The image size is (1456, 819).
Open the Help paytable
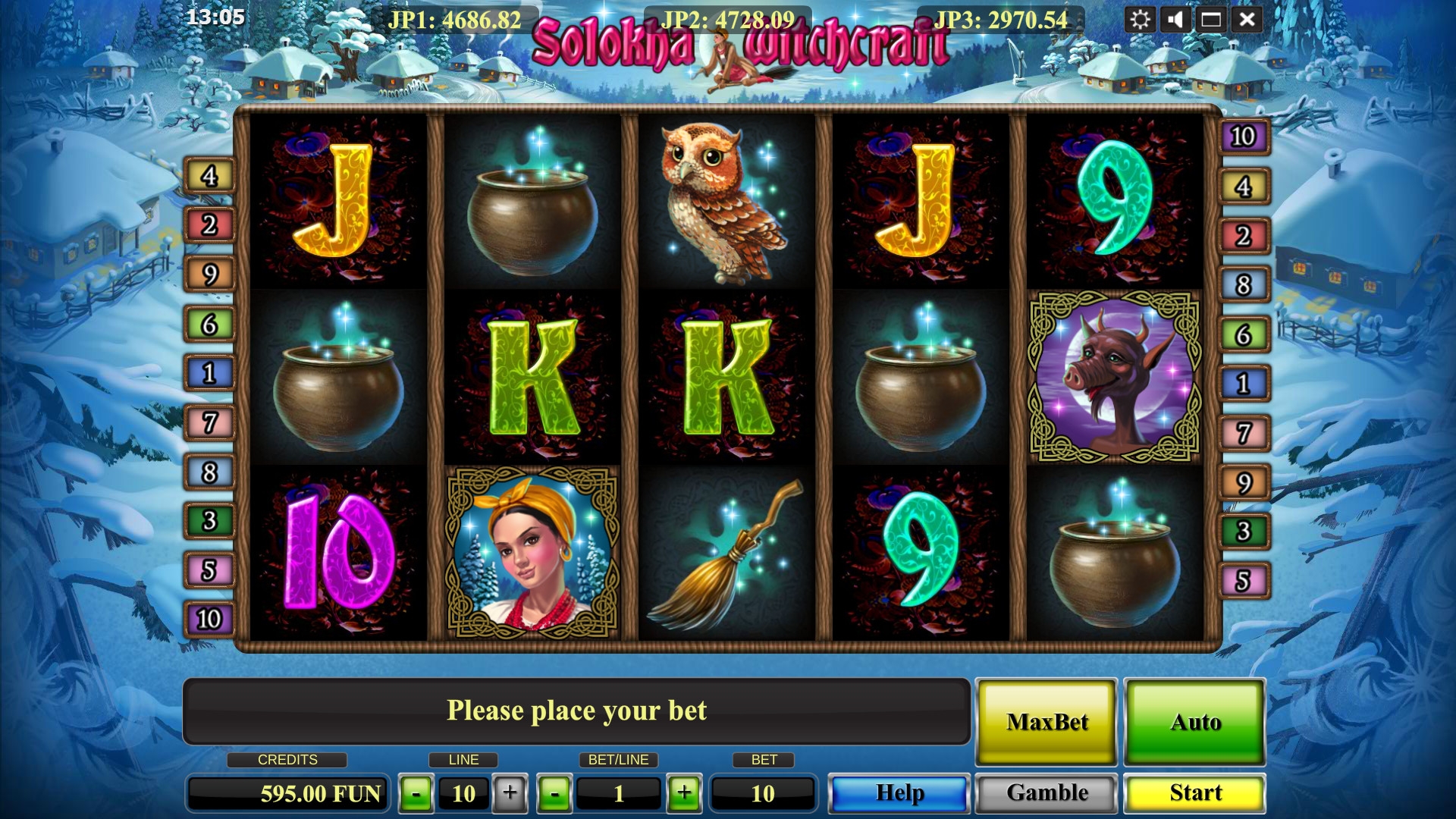[x=899, y=793]
